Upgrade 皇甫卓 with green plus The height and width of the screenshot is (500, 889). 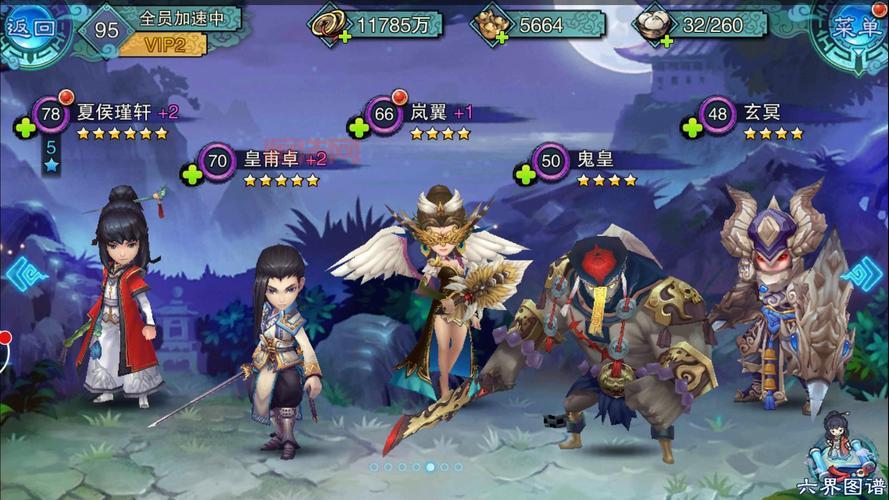point(190,174)
